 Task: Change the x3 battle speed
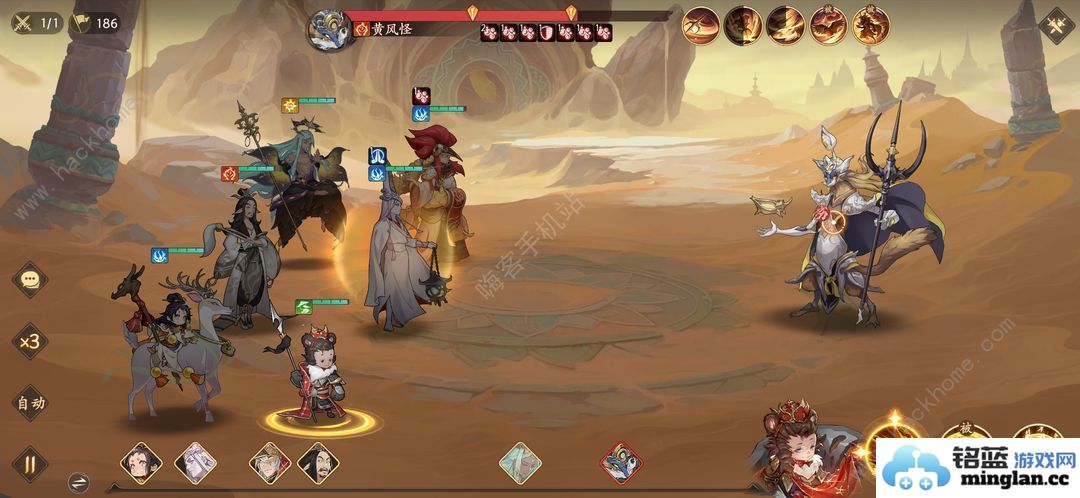pyautogui.click(x=30, y=341)
